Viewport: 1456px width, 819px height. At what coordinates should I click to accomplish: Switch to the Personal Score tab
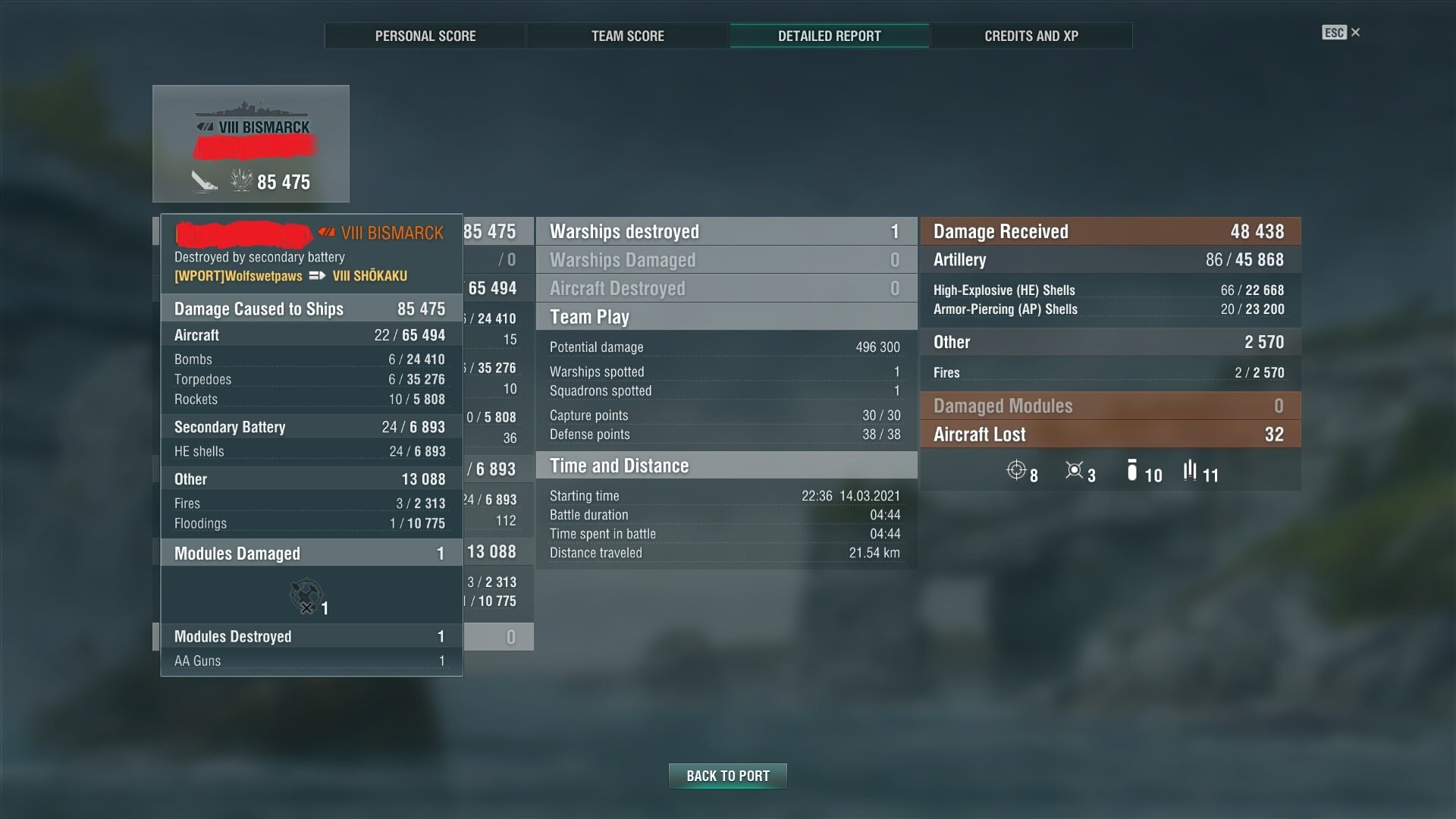[425, 36]
